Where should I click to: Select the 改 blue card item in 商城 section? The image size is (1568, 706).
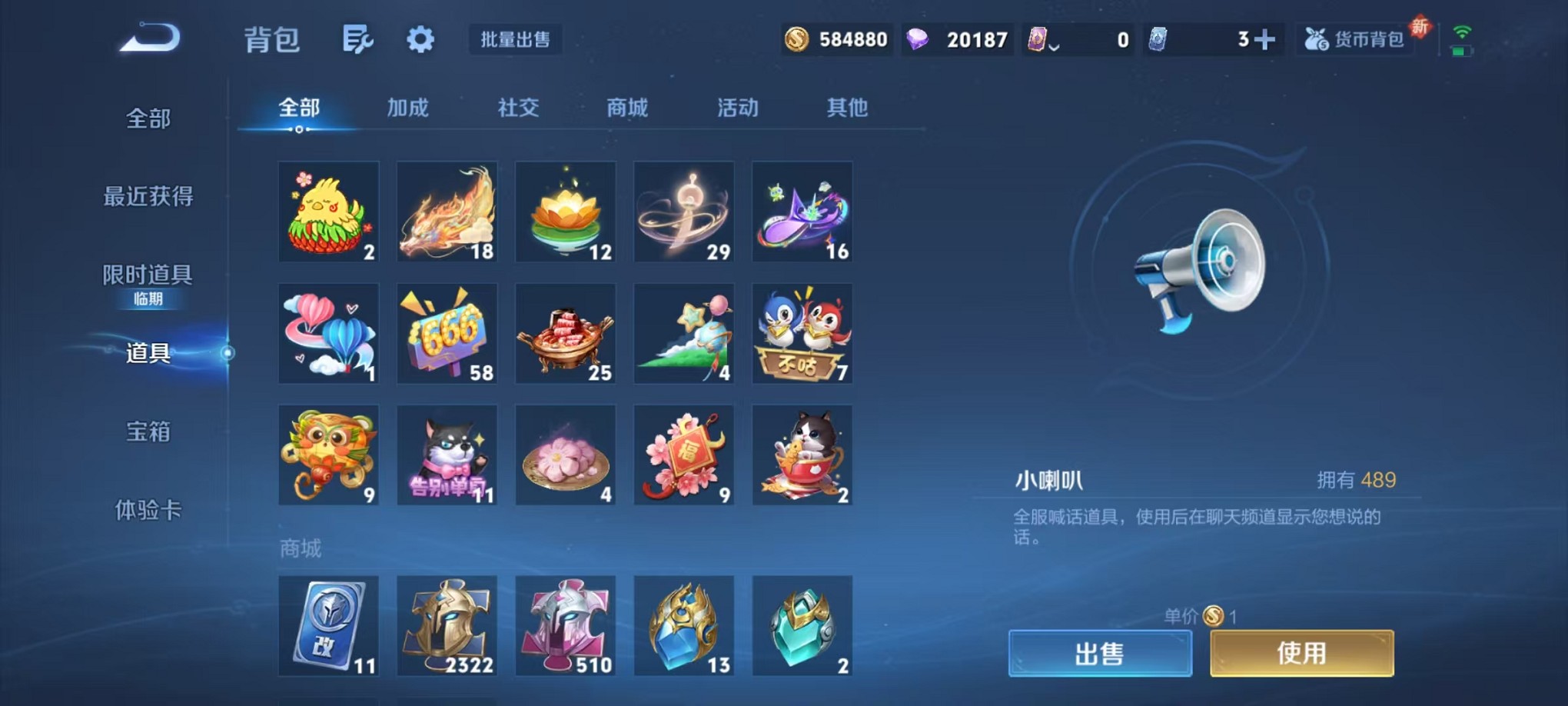point(328,625)
